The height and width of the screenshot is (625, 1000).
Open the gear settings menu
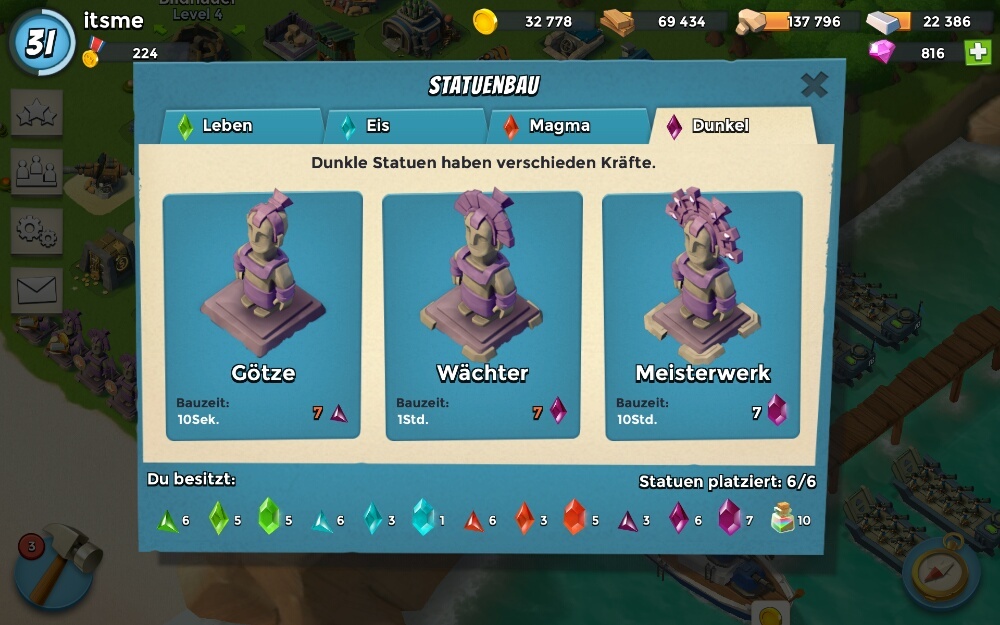point(37,231)
